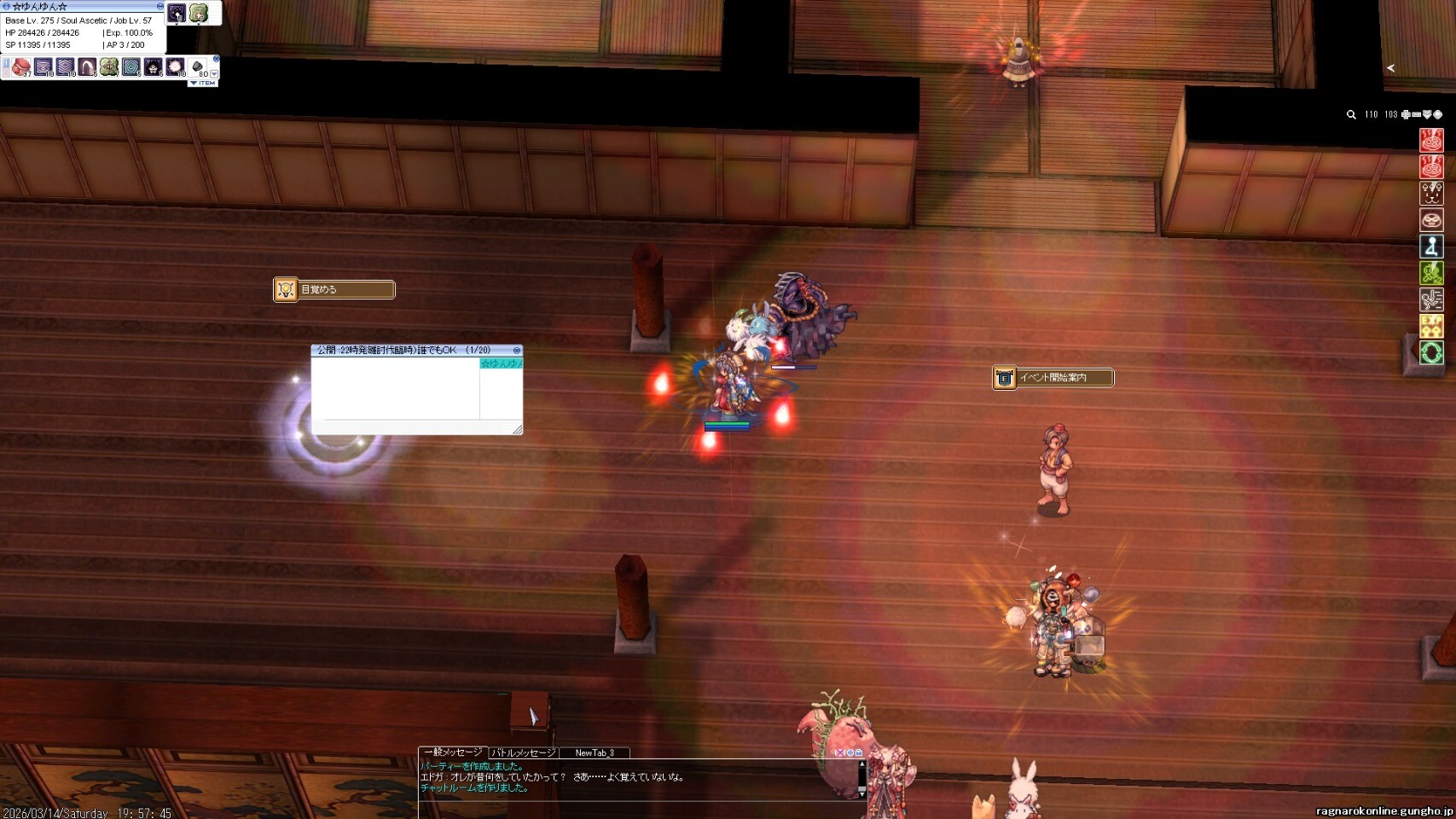Open the イベント開始案内 event notice

[x=1053, y=377]
